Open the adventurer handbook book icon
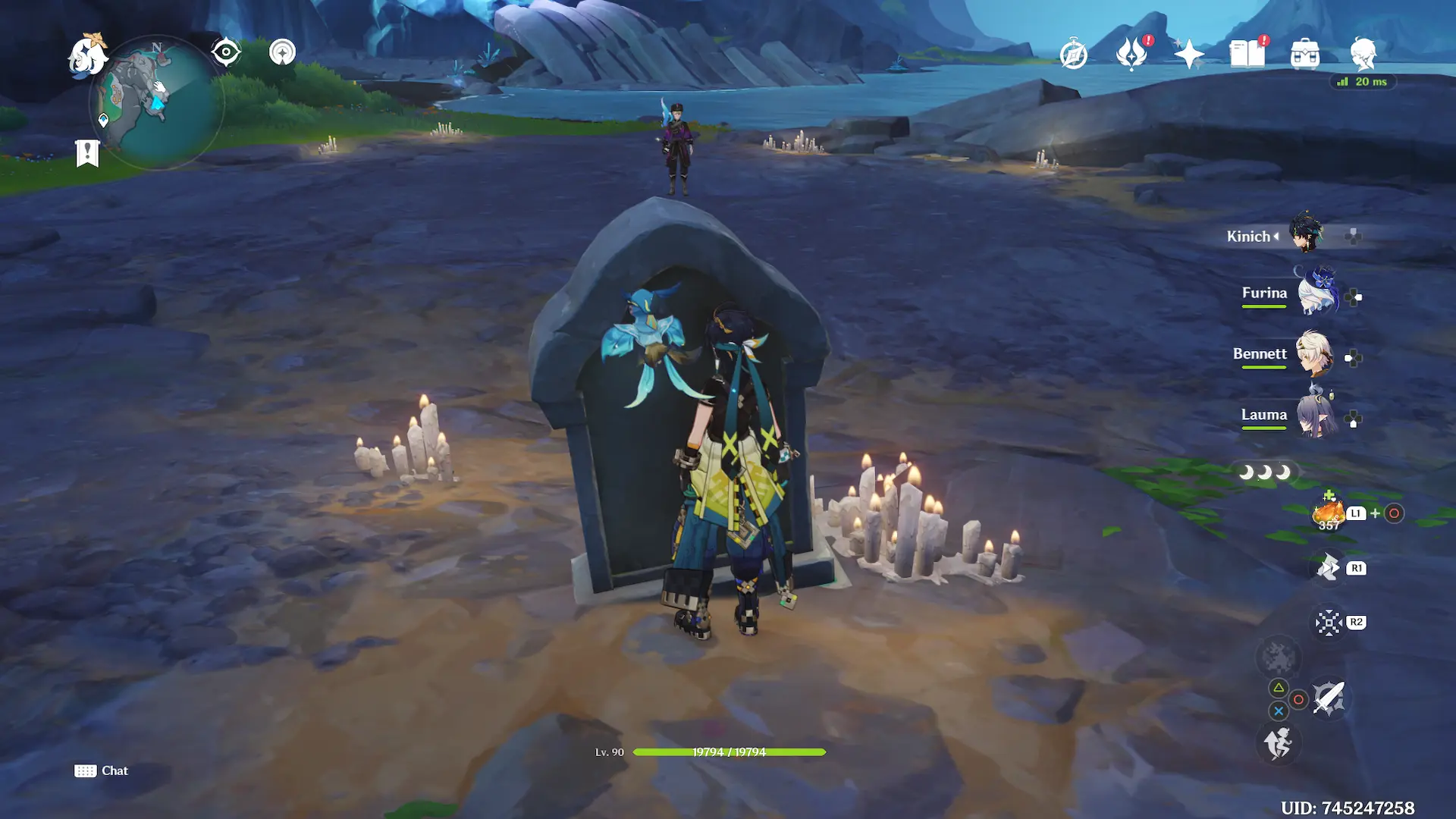Image resolution: width=1456 pixels, height=819 pixels. [x=1247, y=54]
